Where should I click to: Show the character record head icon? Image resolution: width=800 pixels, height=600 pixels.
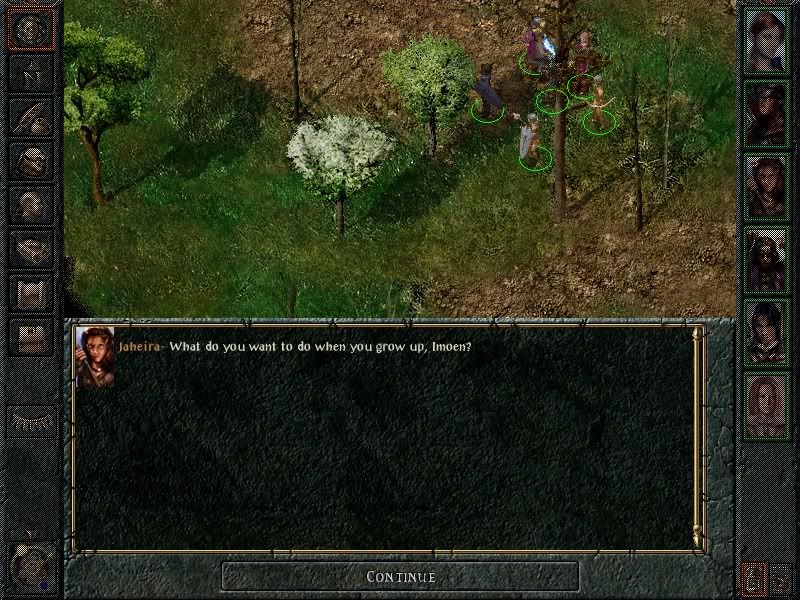(x=31, y=205)
